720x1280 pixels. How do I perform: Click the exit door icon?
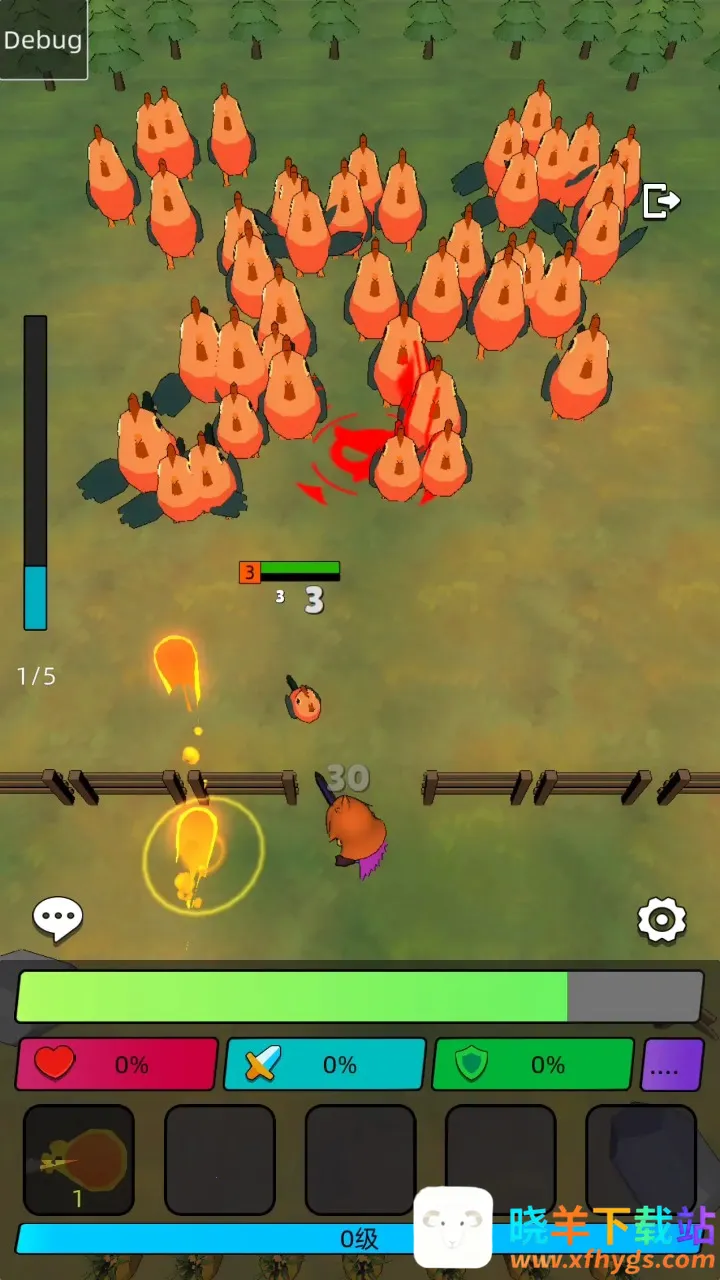tap(661, 201)
